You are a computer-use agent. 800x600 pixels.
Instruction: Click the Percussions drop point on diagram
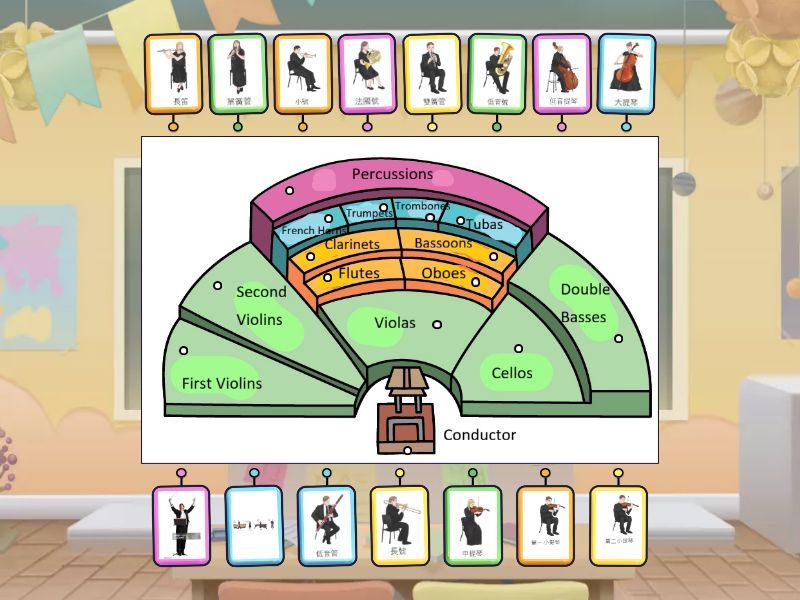289,190
